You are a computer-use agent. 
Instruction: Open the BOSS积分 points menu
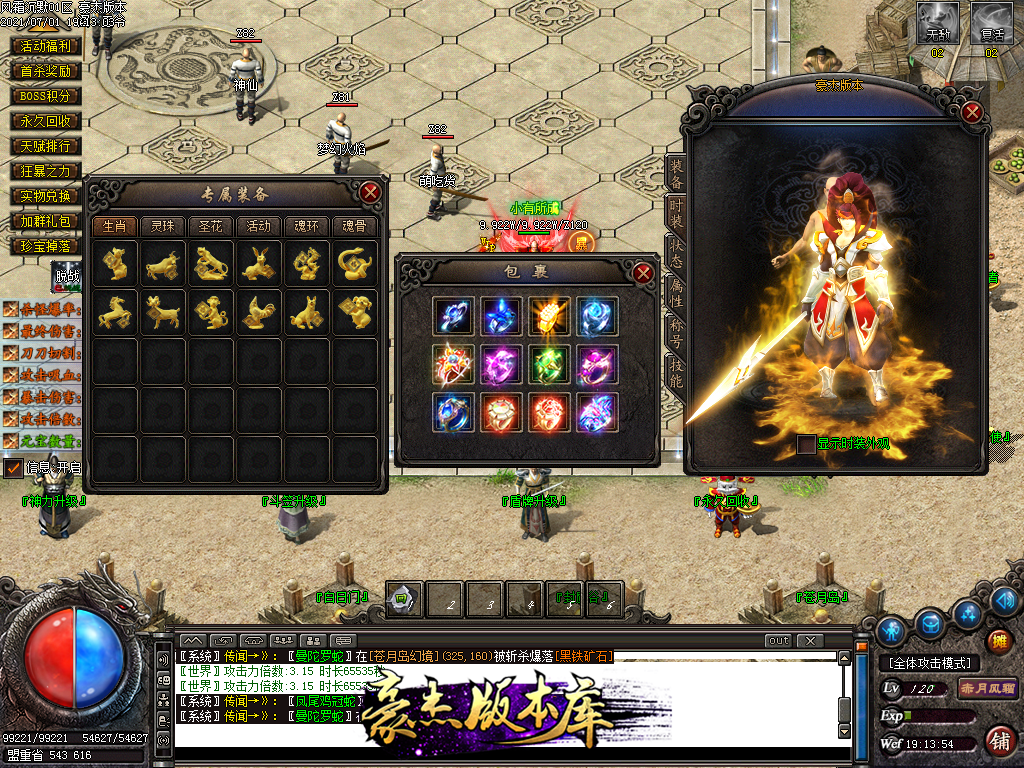[x=46, y=96]
